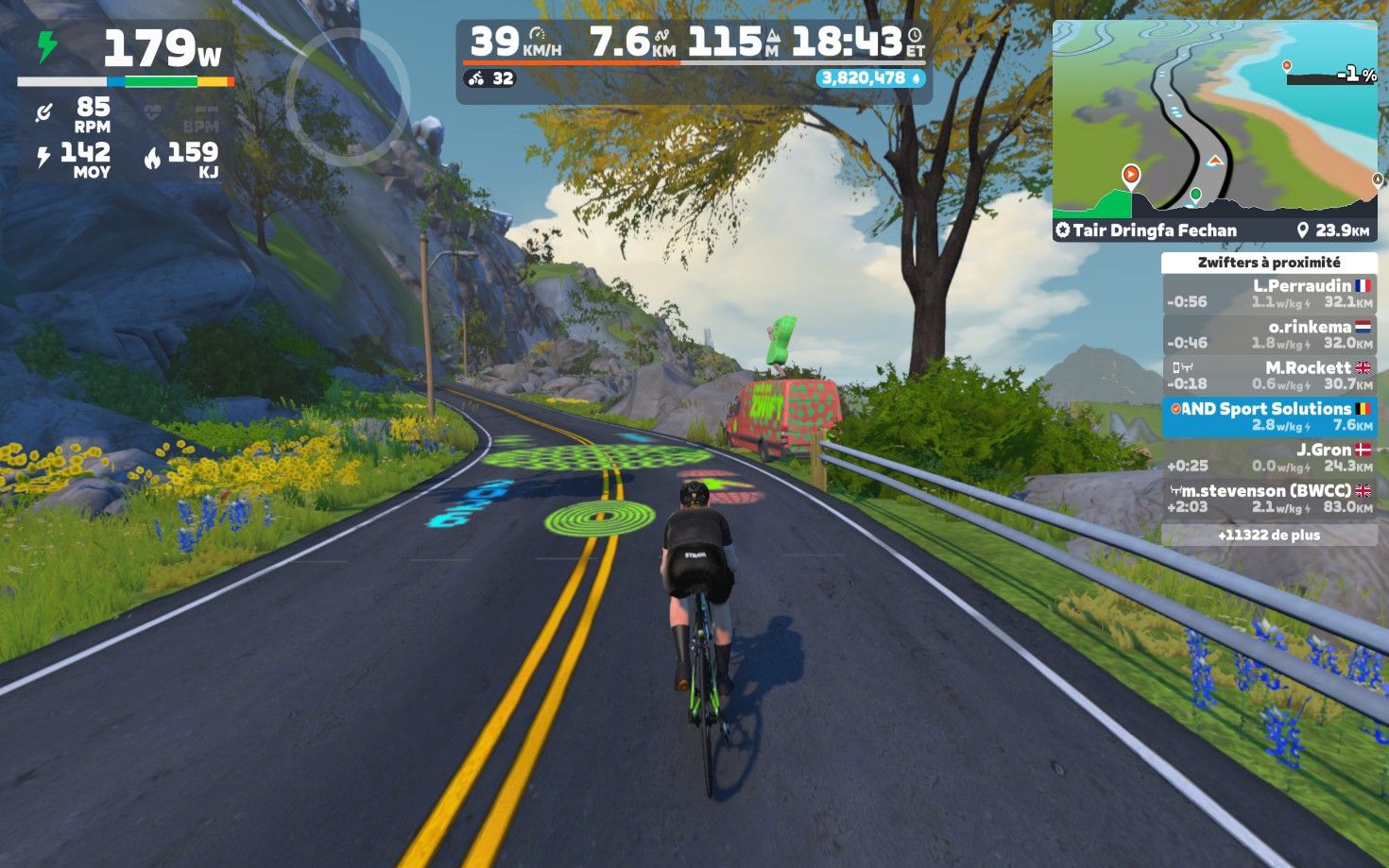
Task: Select L.Perraudin in nearby Zwifters list
Action: click(1268, 294)
